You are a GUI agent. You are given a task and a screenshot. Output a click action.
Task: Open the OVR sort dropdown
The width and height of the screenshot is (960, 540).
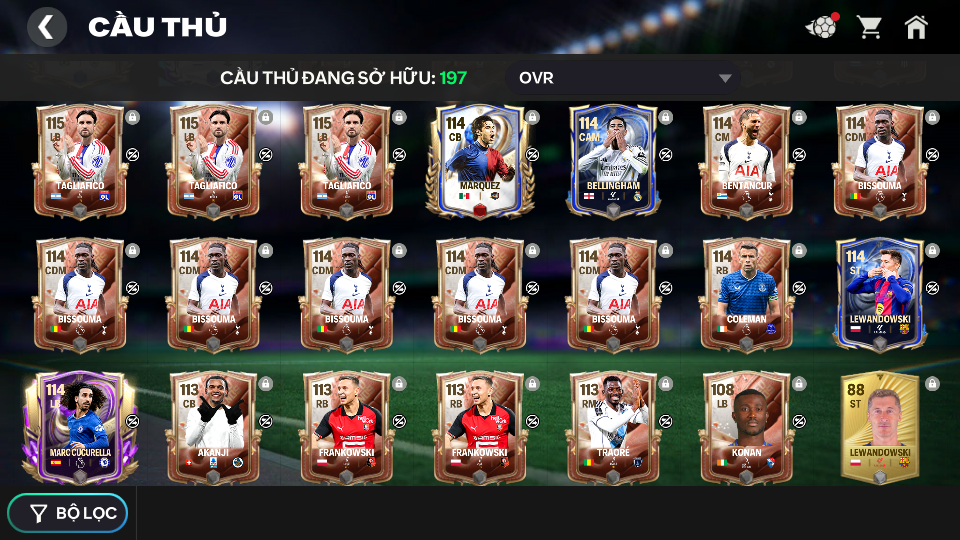[625, 78]
